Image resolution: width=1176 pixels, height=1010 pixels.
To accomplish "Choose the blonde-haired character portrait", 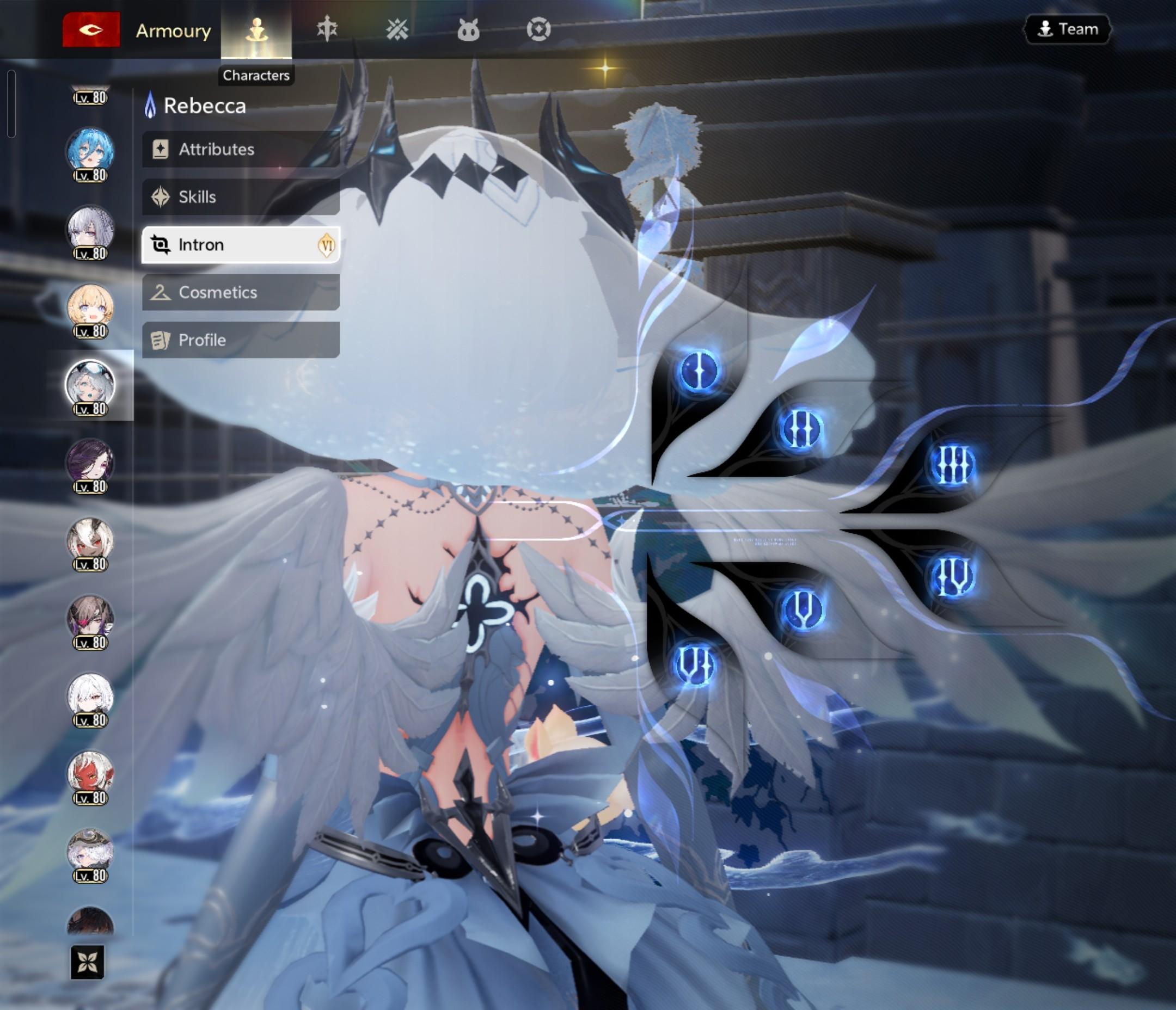I will point(90,308).
